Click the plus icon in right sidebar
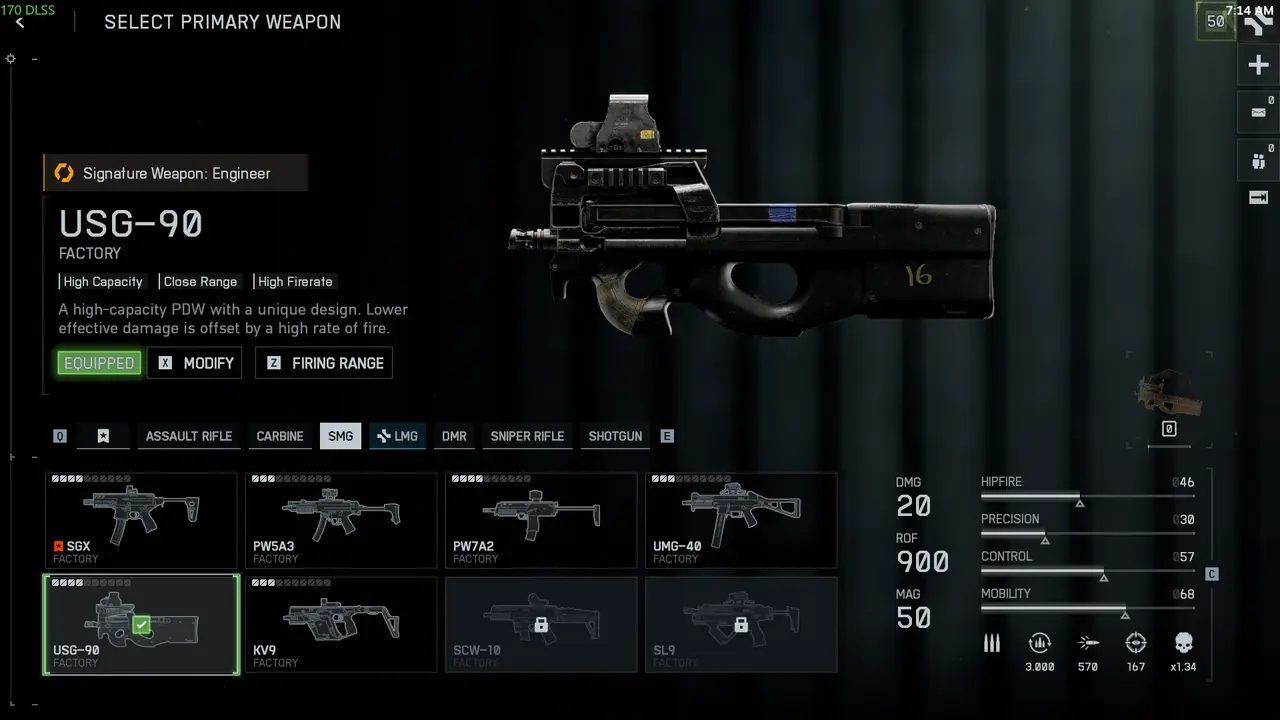 [1258, 66]
